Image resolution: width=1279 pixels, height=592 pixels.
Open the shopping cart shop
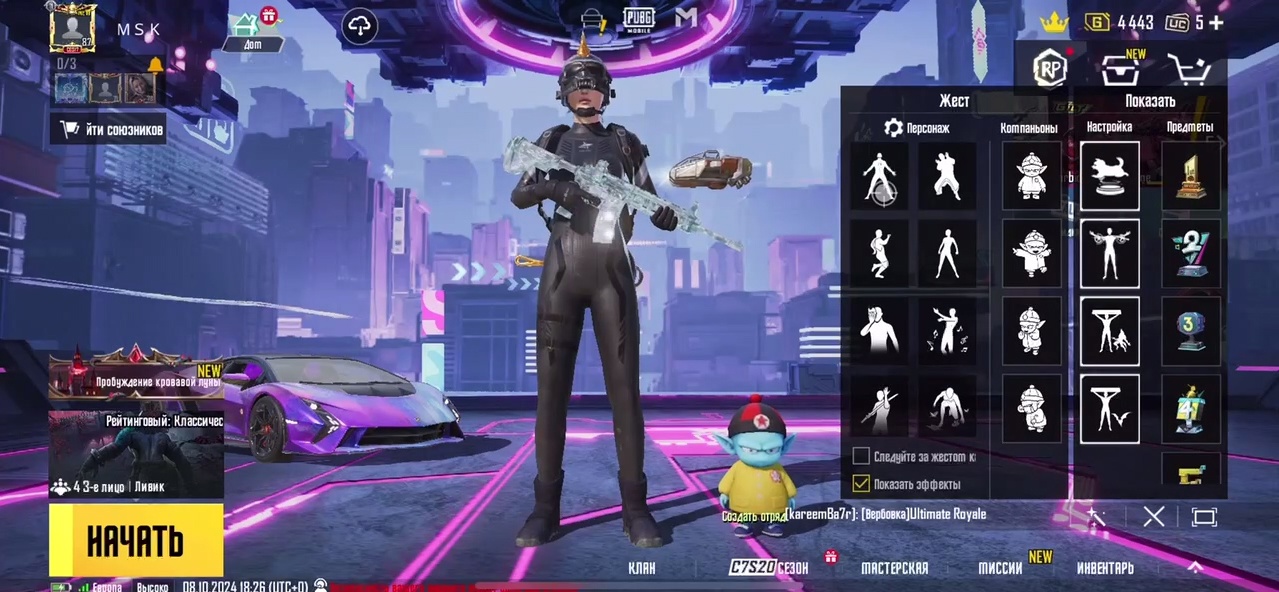(x=1189, y=70)
